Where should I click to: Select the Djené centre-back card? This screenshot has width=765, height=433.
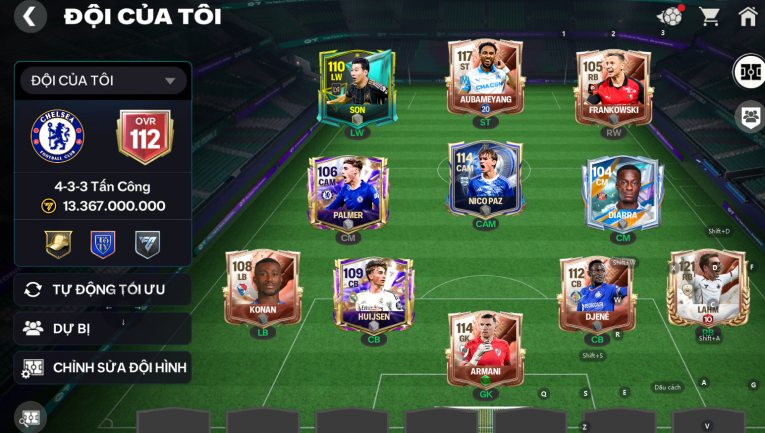pos(596,295)
